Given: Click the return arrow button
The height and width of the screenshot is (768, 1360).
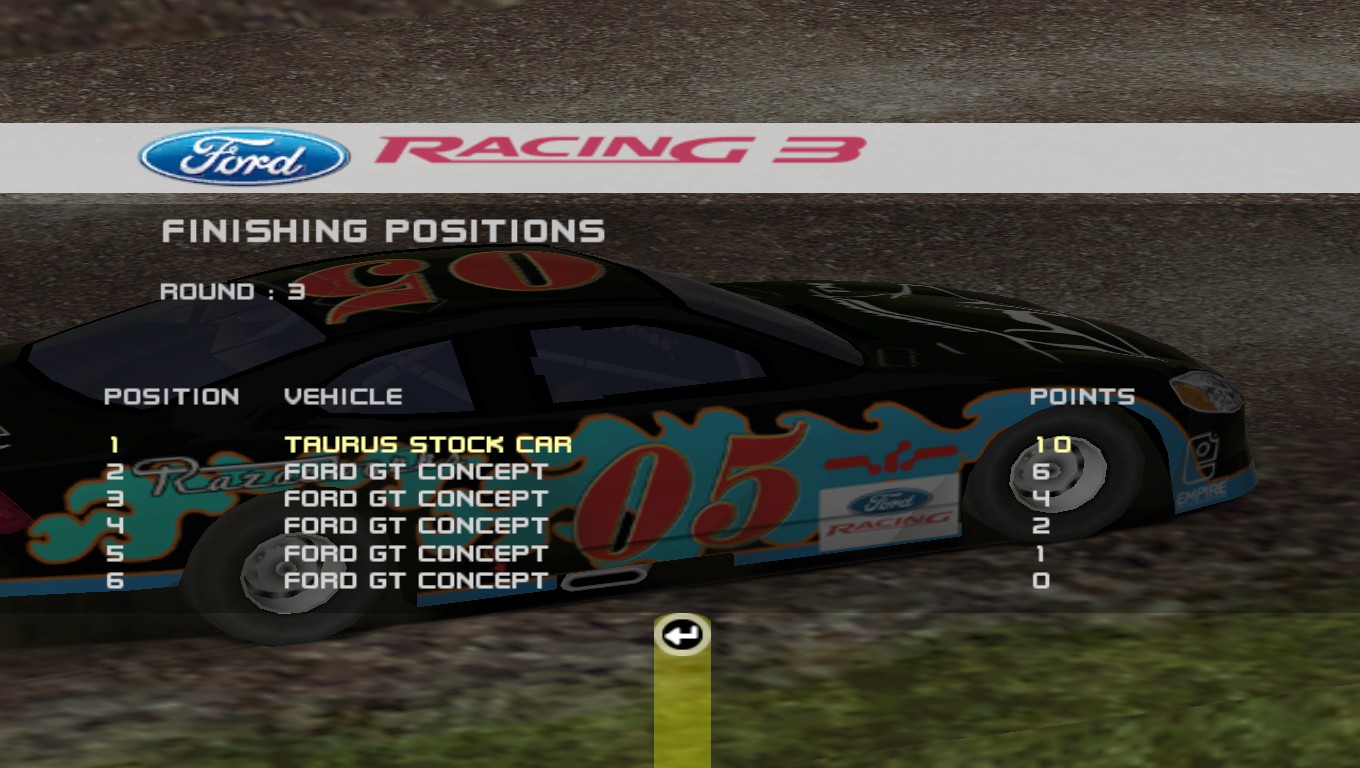Looking at the screenshot, I should coord(681,633).
